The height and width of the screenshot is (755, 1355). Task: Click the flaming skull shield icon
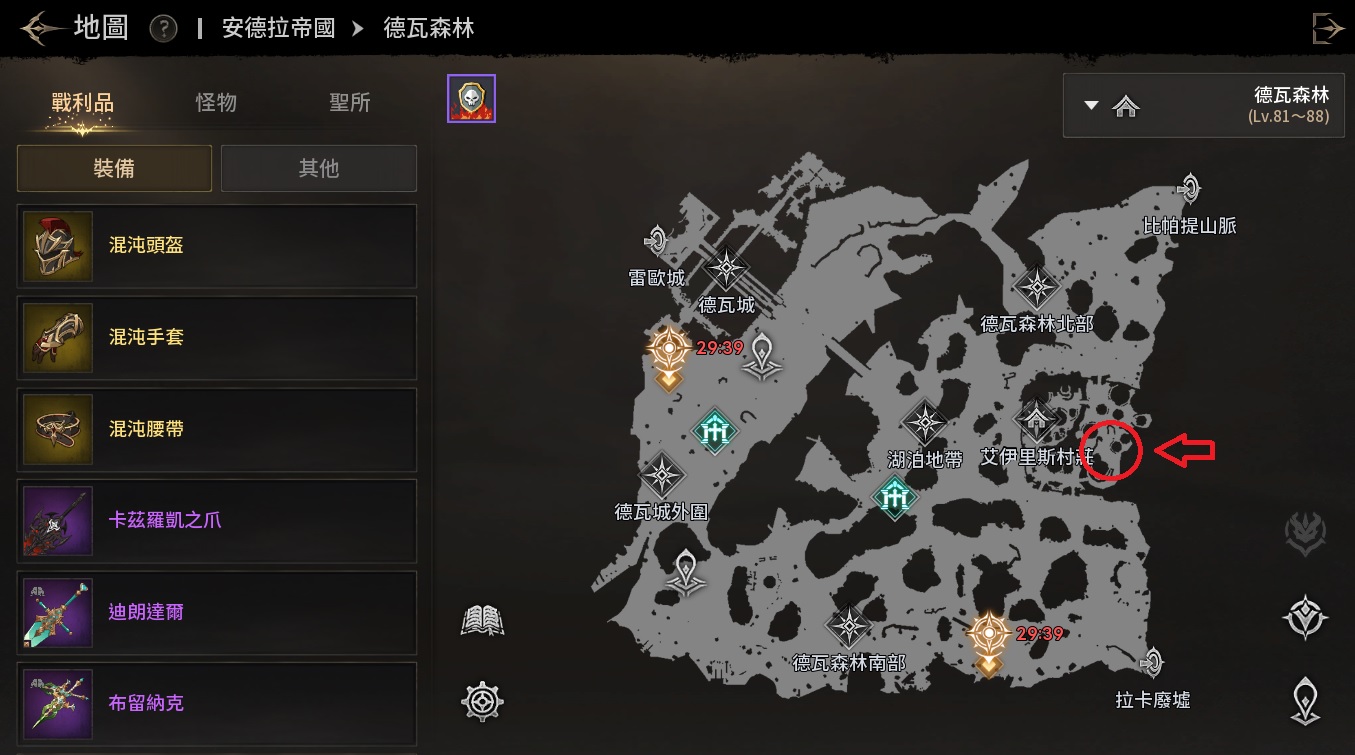(471, 99)
